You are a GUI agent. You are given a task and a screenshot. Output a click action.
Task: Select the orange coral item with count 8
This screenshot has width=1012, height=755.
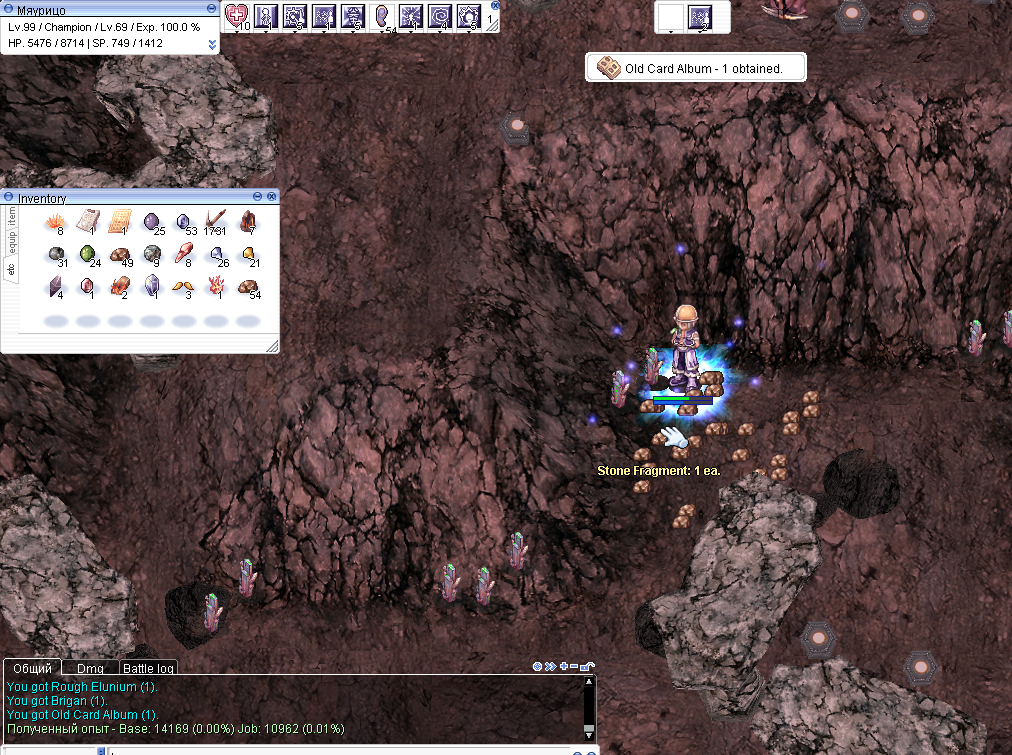click(56, 220)
